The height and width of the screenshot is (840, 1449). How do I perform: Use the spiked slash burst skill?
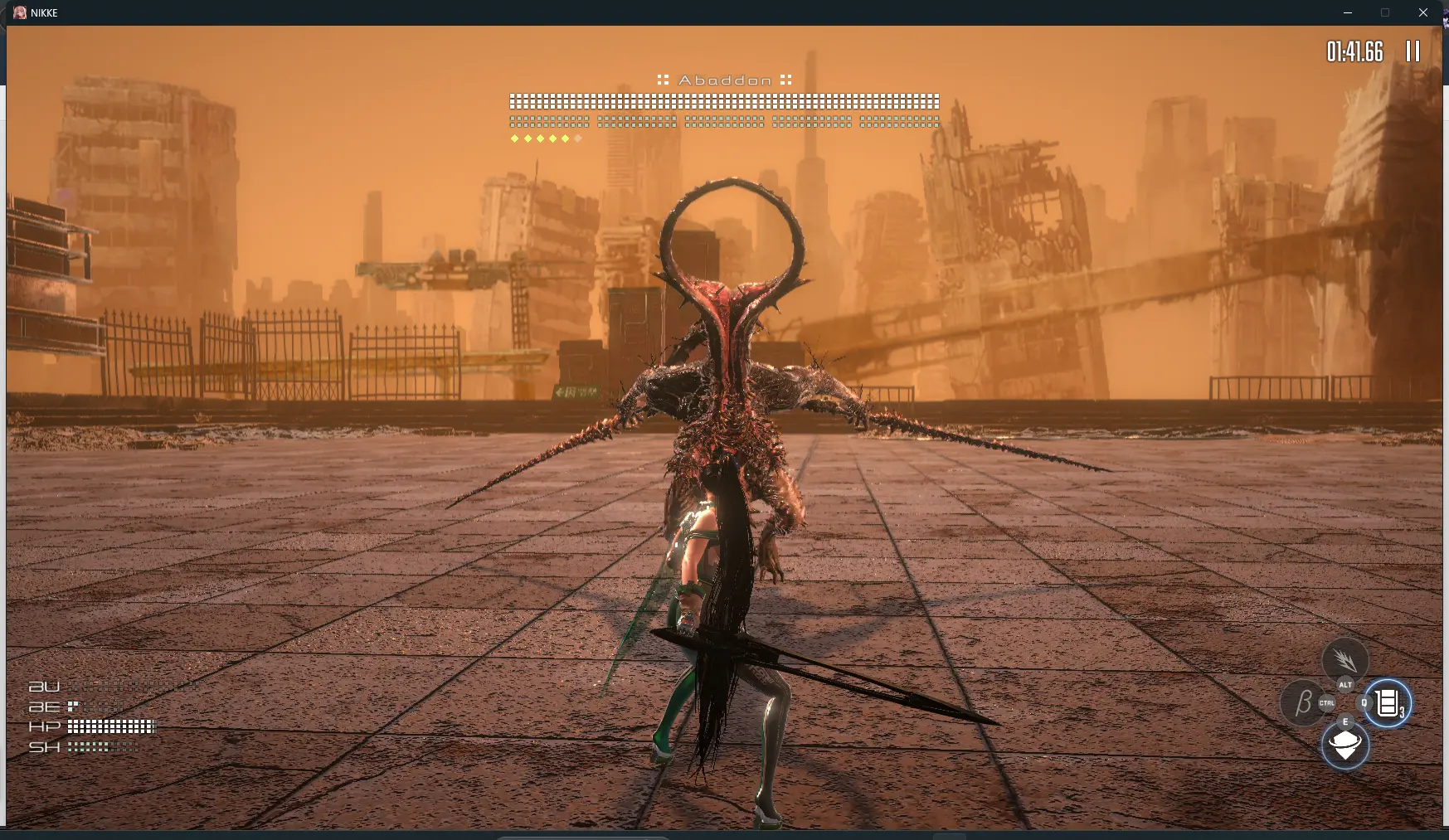tap(1344, 660)
